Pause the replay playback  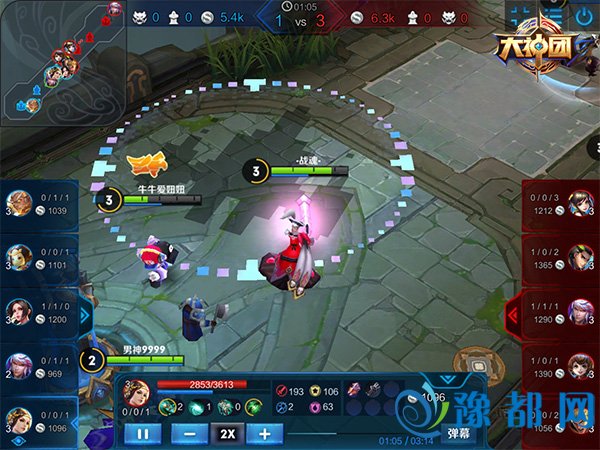tap(143, 434)
